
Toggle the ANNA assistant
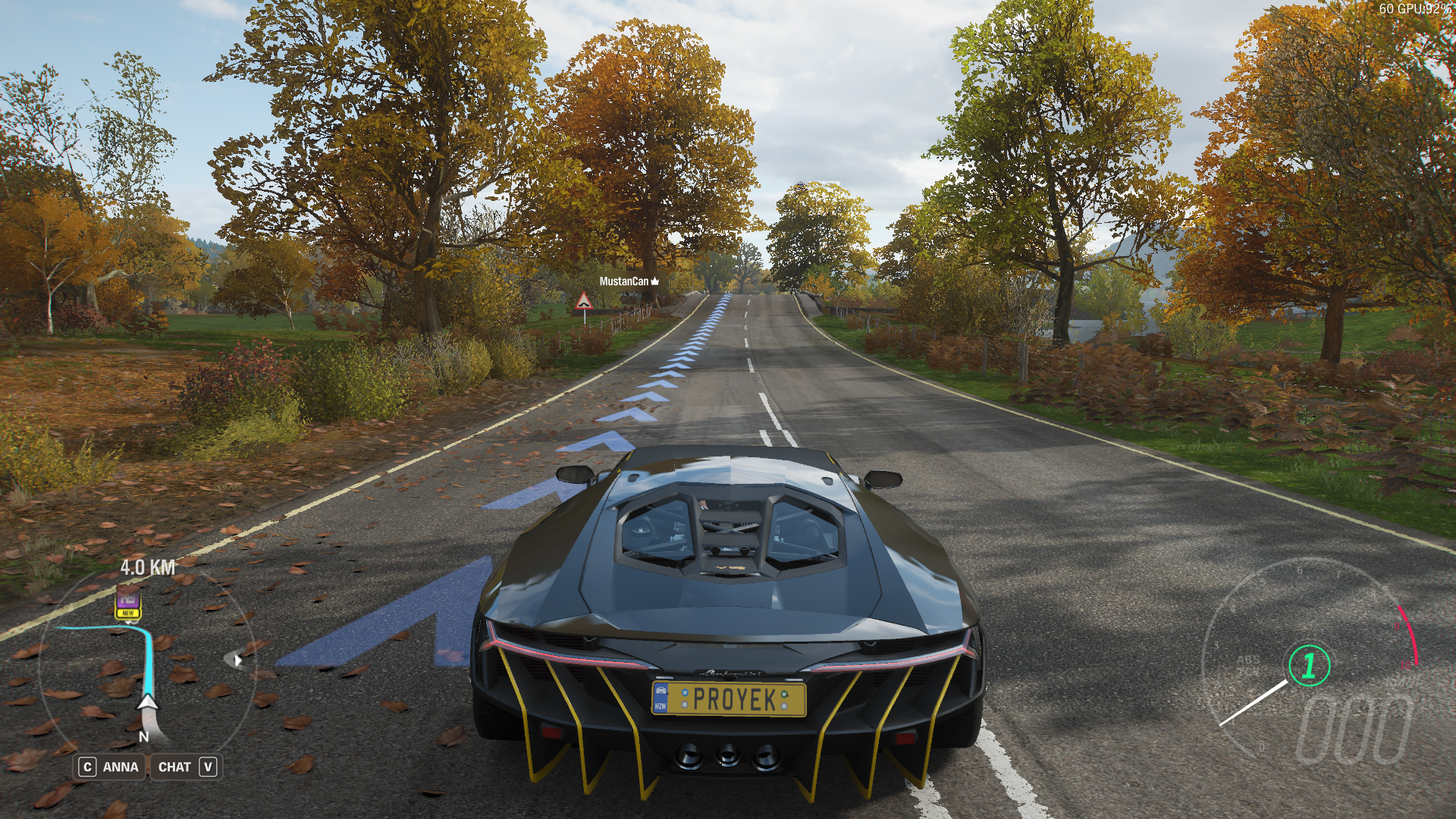110,766
